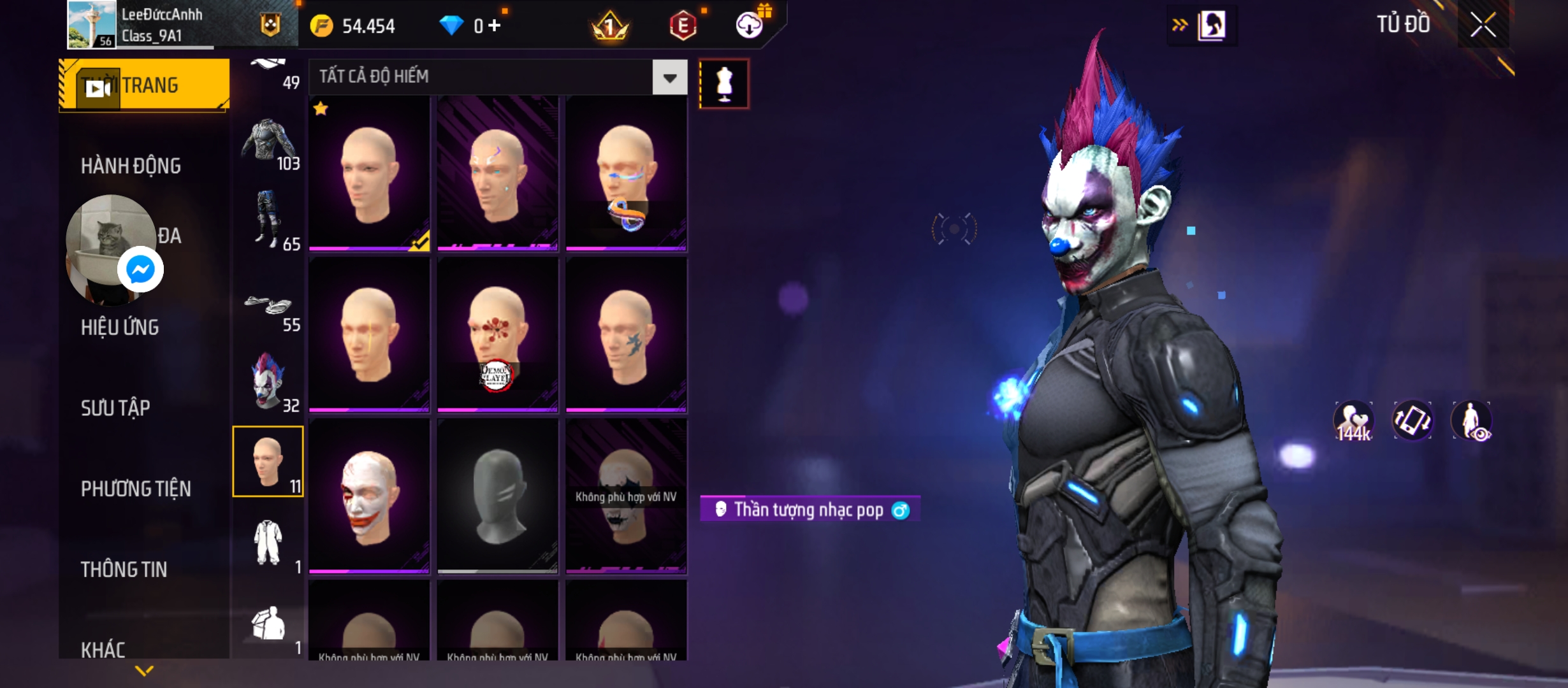The height and width of the screenshot is (688, 1568).
Task: Switch to the Hành Động tab
Action: 131,166
